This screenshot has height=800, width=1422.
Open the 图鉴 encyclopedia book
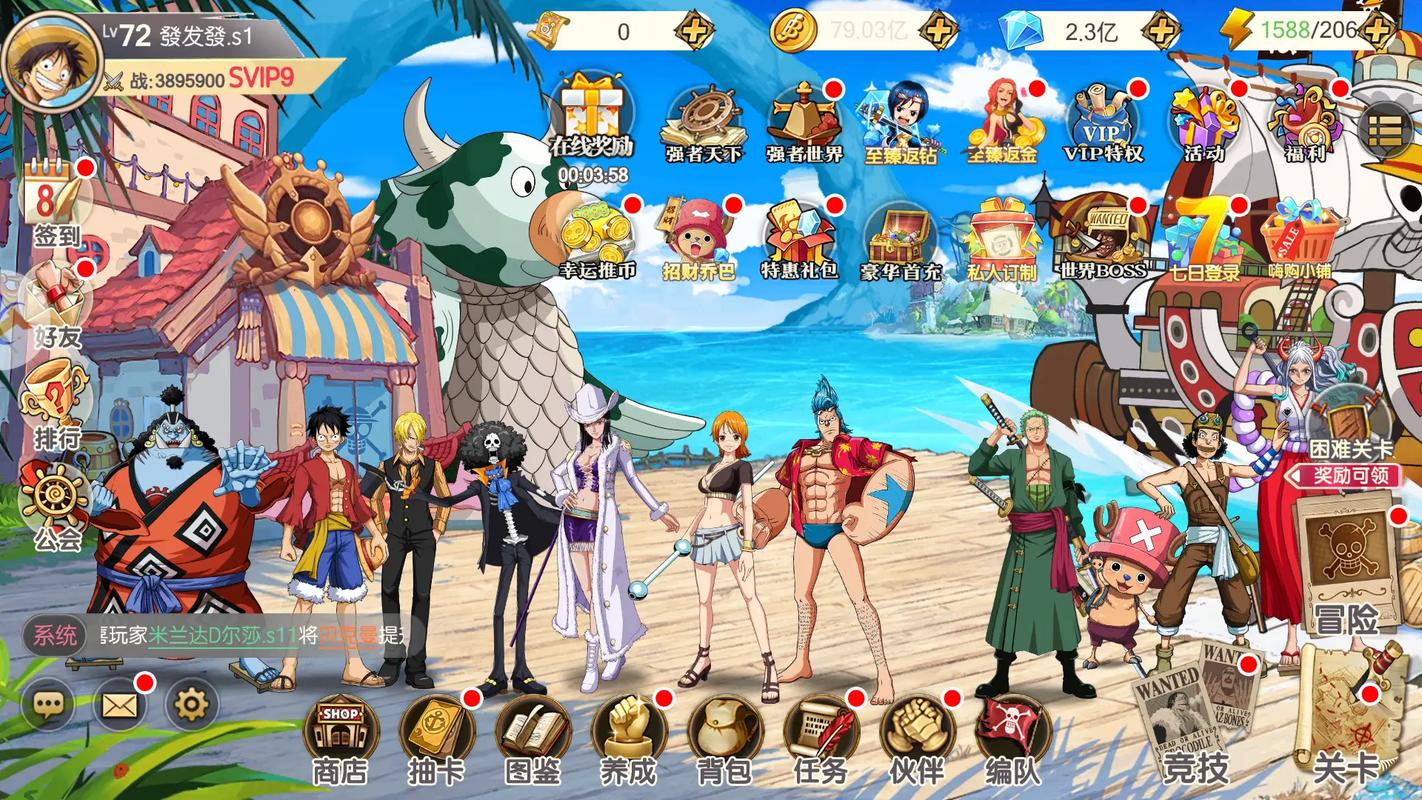click(x=533, y=730)
